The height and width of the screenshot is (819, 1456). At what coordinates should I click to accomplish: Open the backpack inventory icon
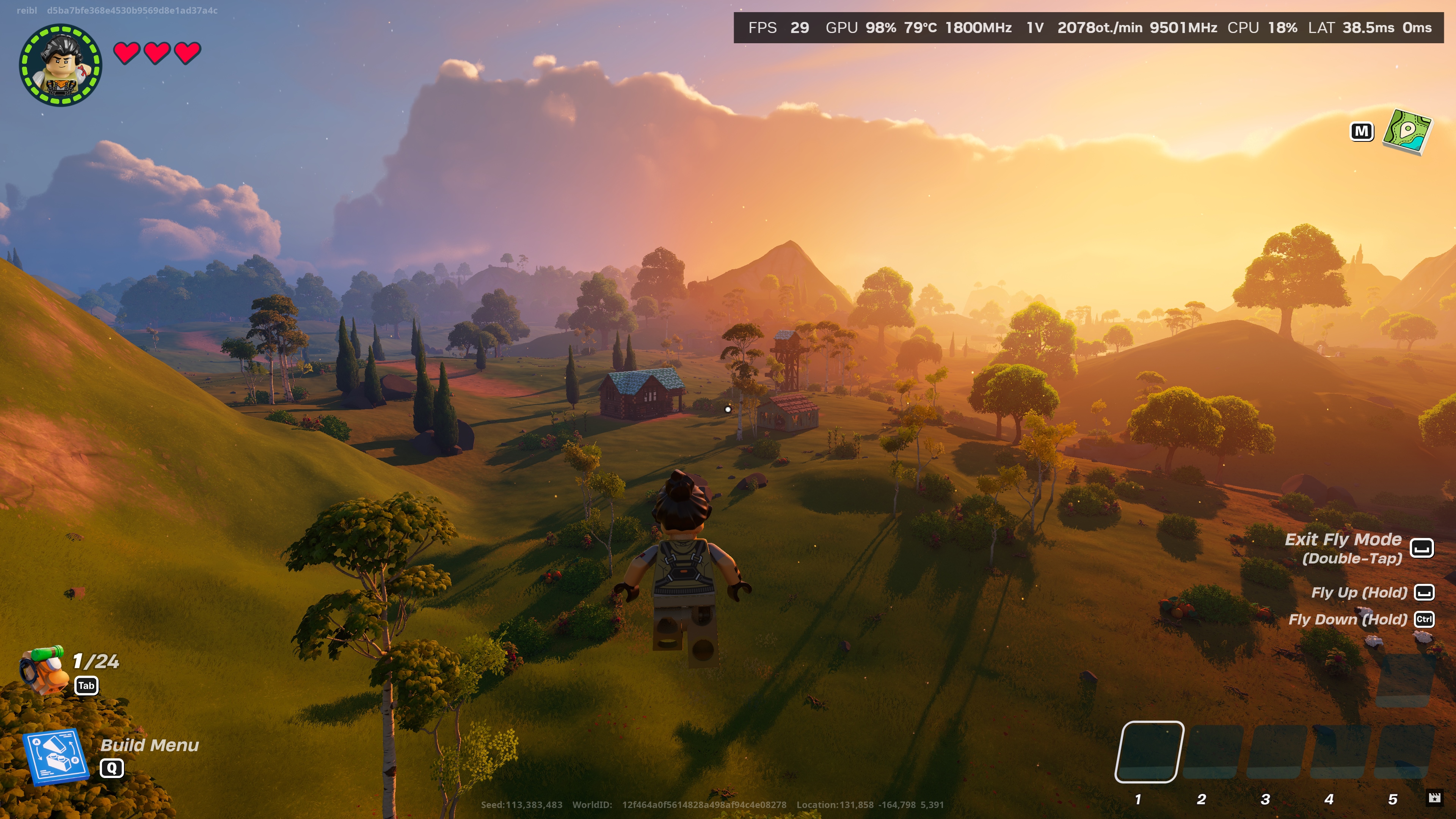42,670
